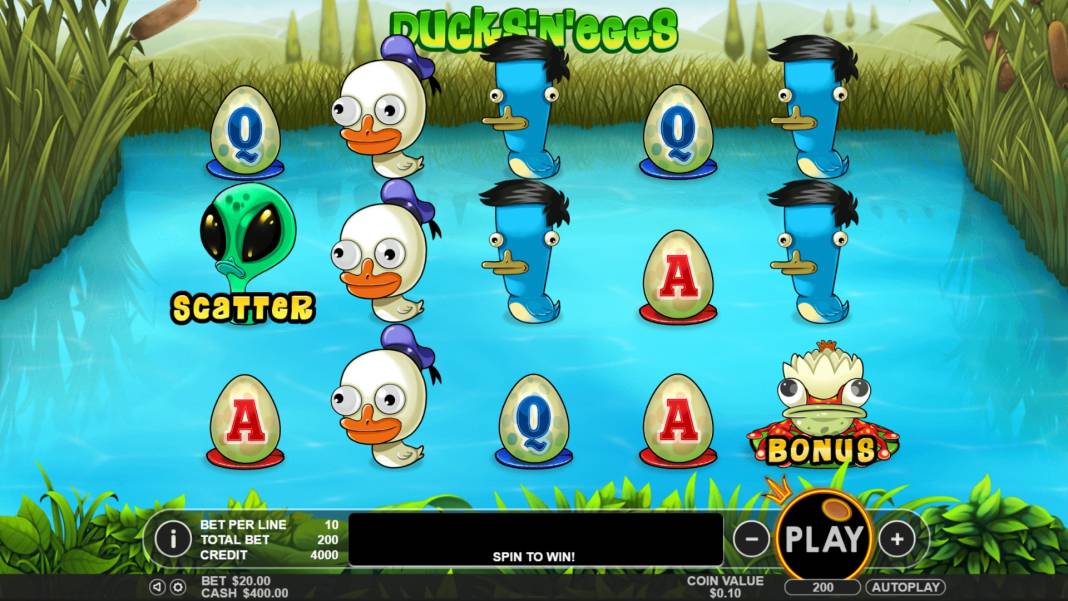Increase the bet with the plus button
The image size is (1068, 601).
[897, 539]
